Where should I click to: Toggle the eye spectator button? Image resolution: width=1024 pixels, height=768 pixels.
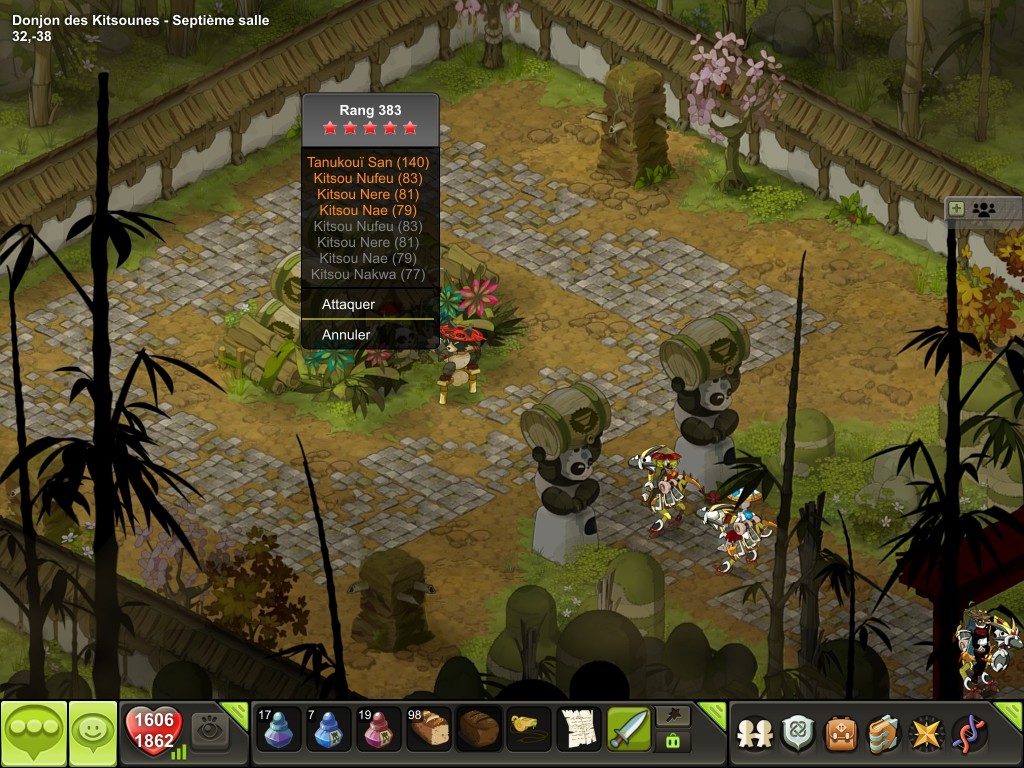pyautogui.click(x=210, y=730)
